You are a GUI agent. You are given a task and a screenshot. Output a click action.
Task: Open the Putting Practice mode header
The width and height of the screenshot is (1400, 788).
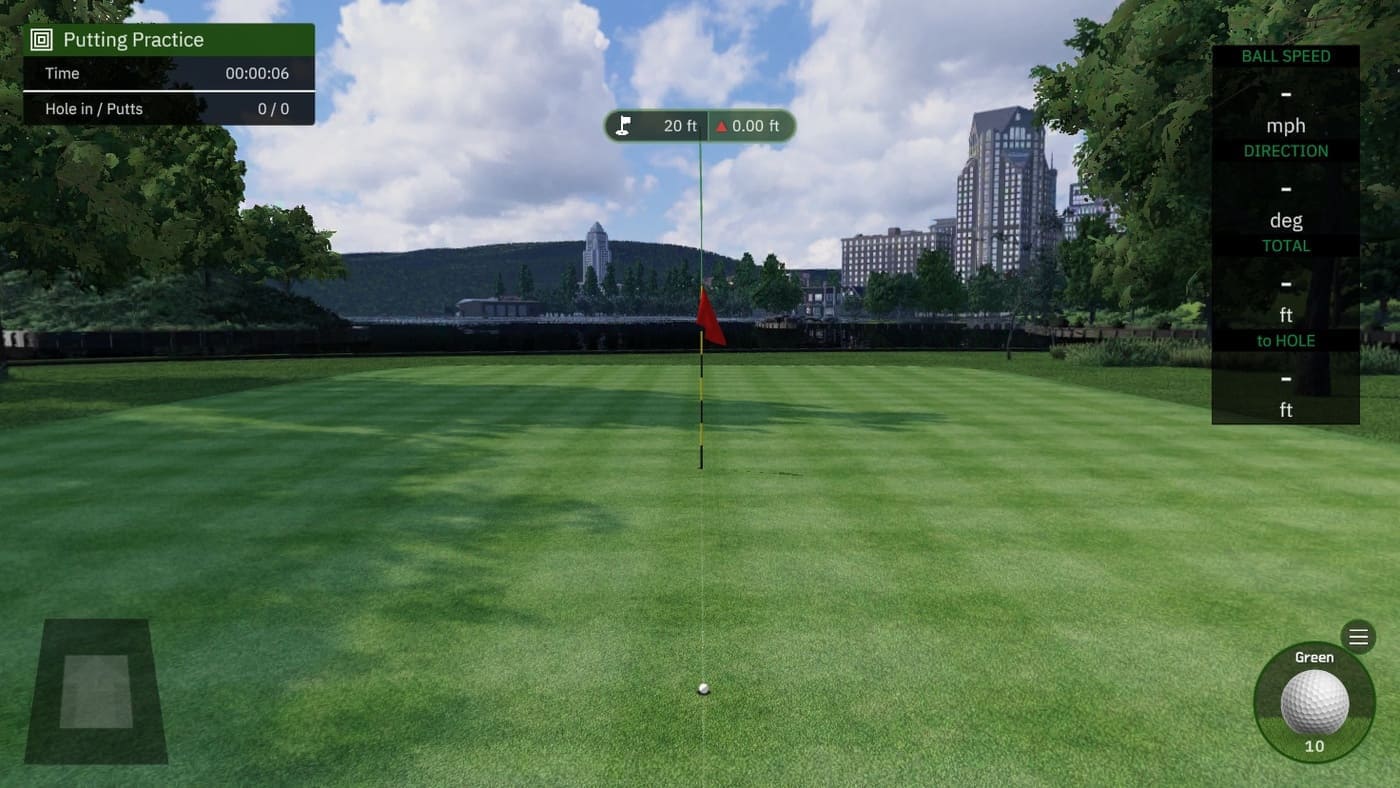tap(168, 40)
